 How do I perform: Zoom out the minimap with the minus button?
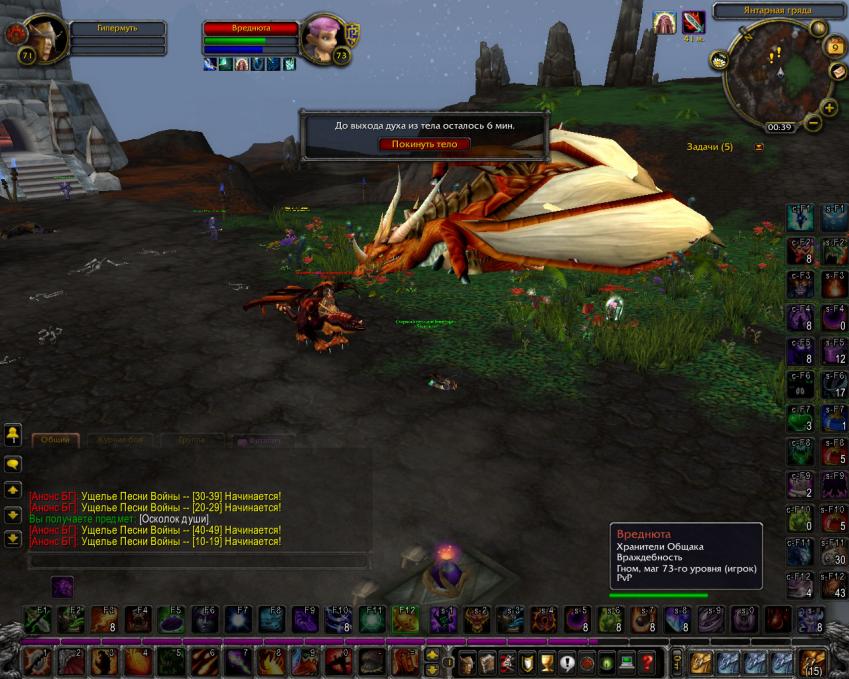[x=814, y=124]
